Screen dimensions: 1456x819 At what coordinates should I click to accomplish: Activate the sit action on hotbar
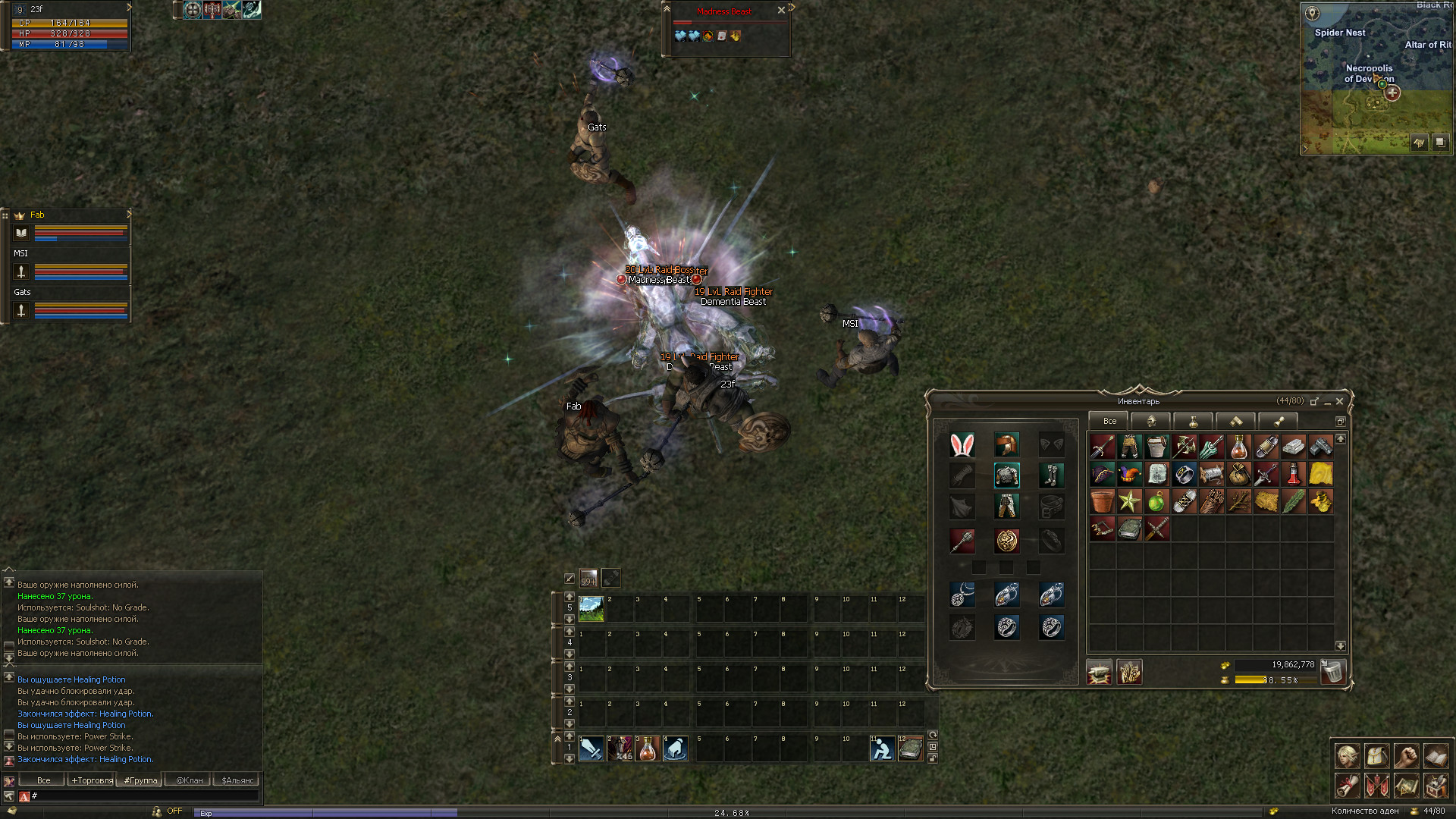point(882,748)
